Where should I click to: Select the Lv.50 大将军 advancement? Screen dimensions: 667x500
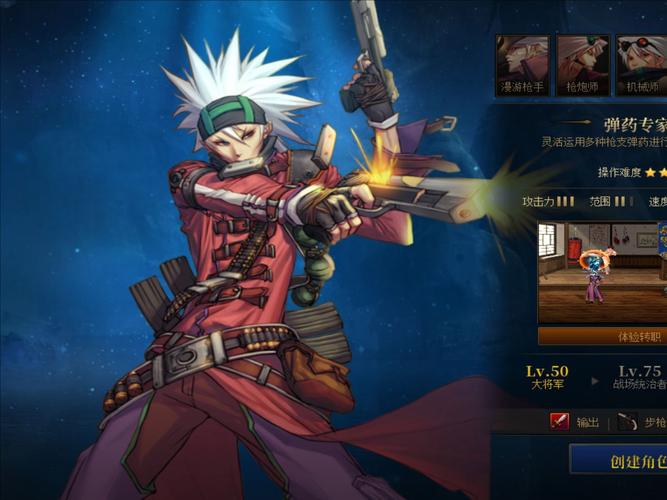pos(547,377)
